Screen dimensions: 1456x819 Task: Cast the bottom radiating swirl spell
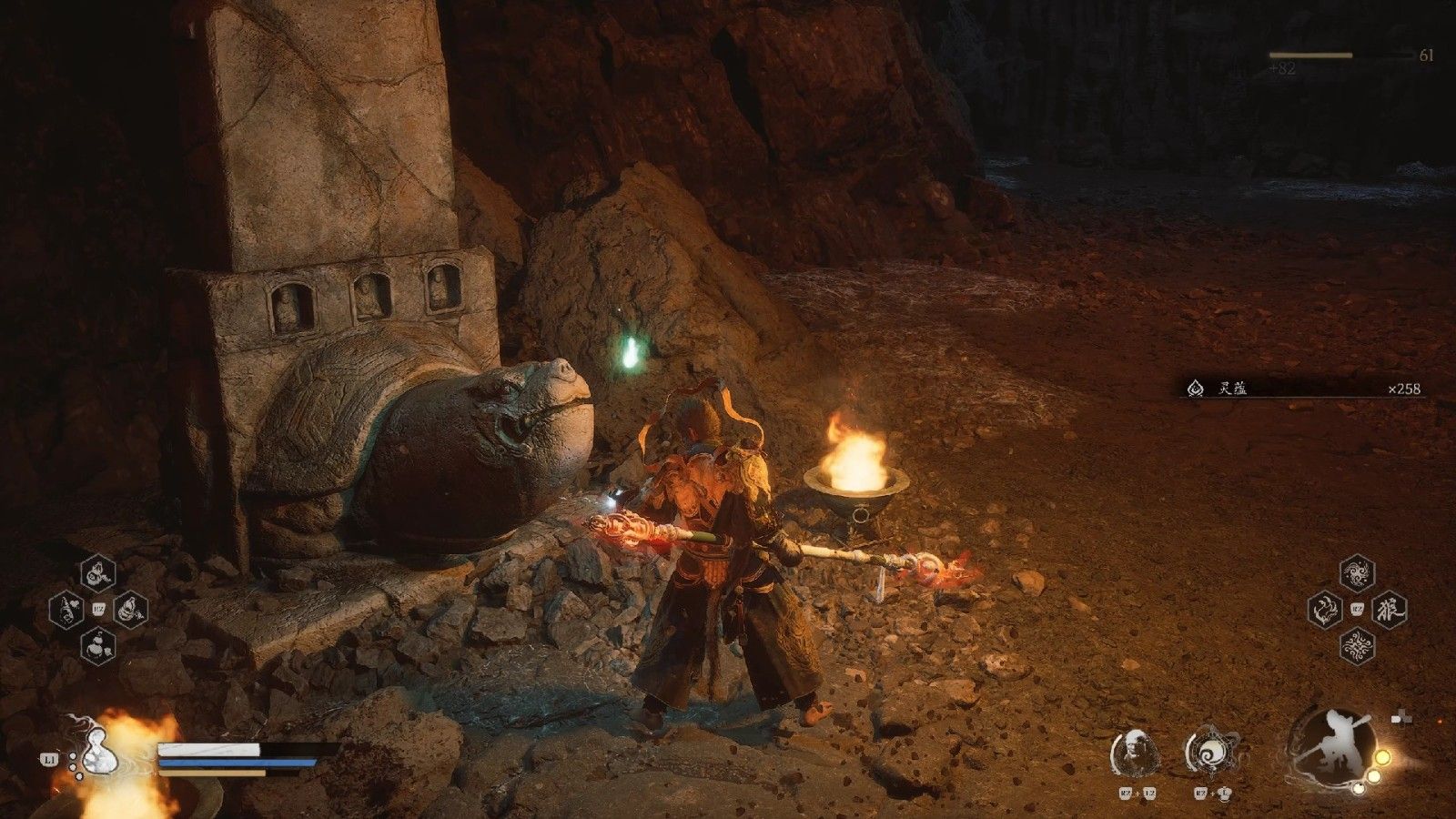click(x=1357, y=646)
